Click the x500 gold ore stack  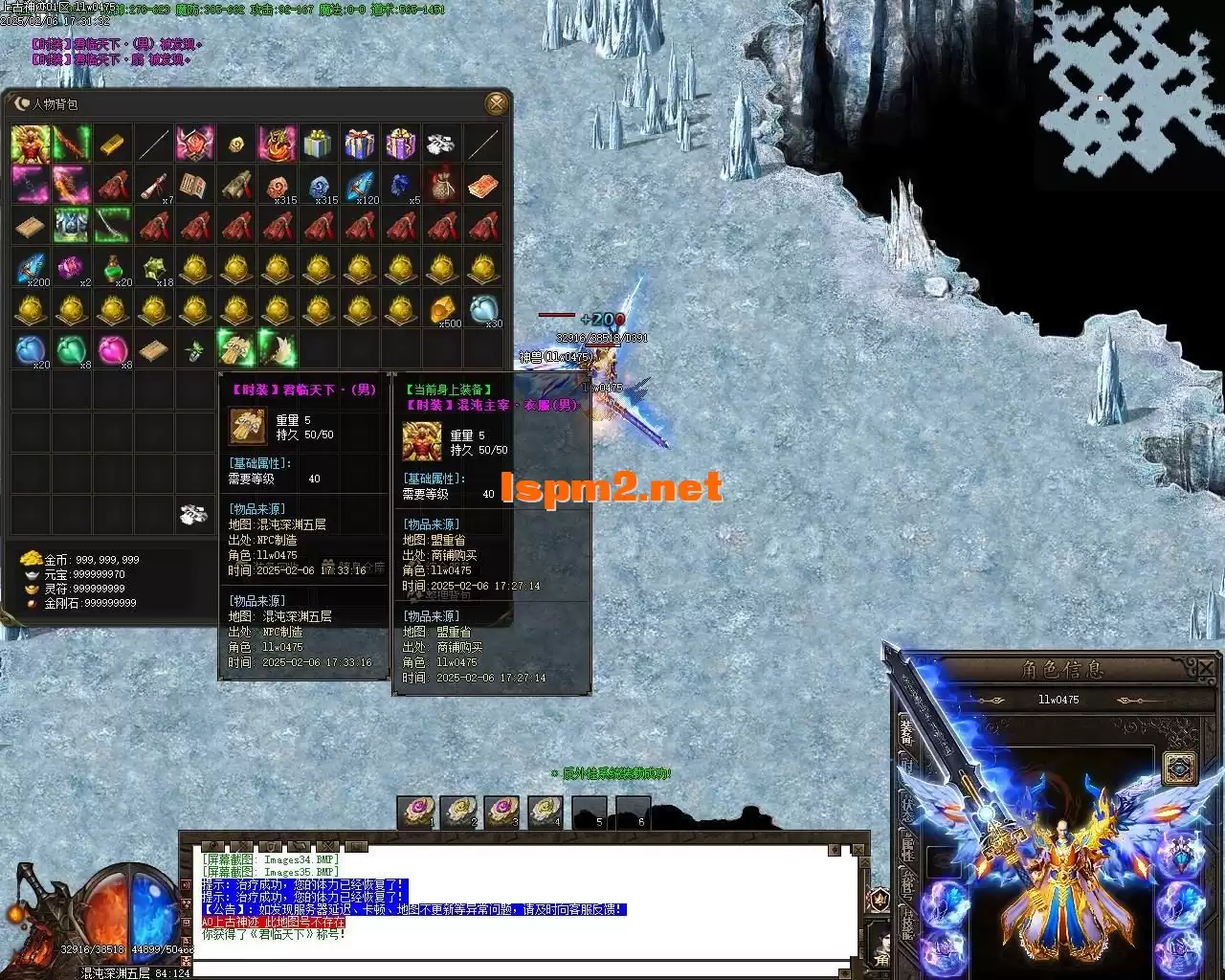pyautogui.click(x=442, y=309)
